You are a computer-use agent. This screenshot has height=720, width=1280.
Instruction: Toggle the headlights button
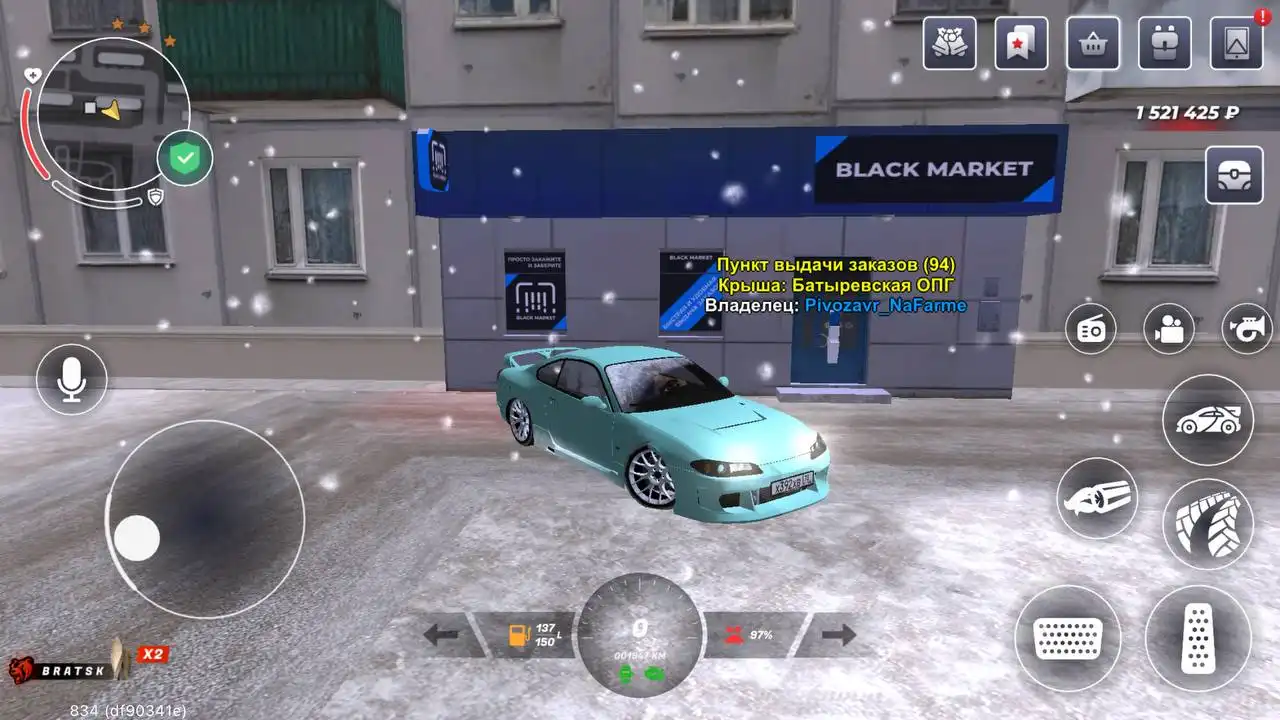click(1097, 498)
